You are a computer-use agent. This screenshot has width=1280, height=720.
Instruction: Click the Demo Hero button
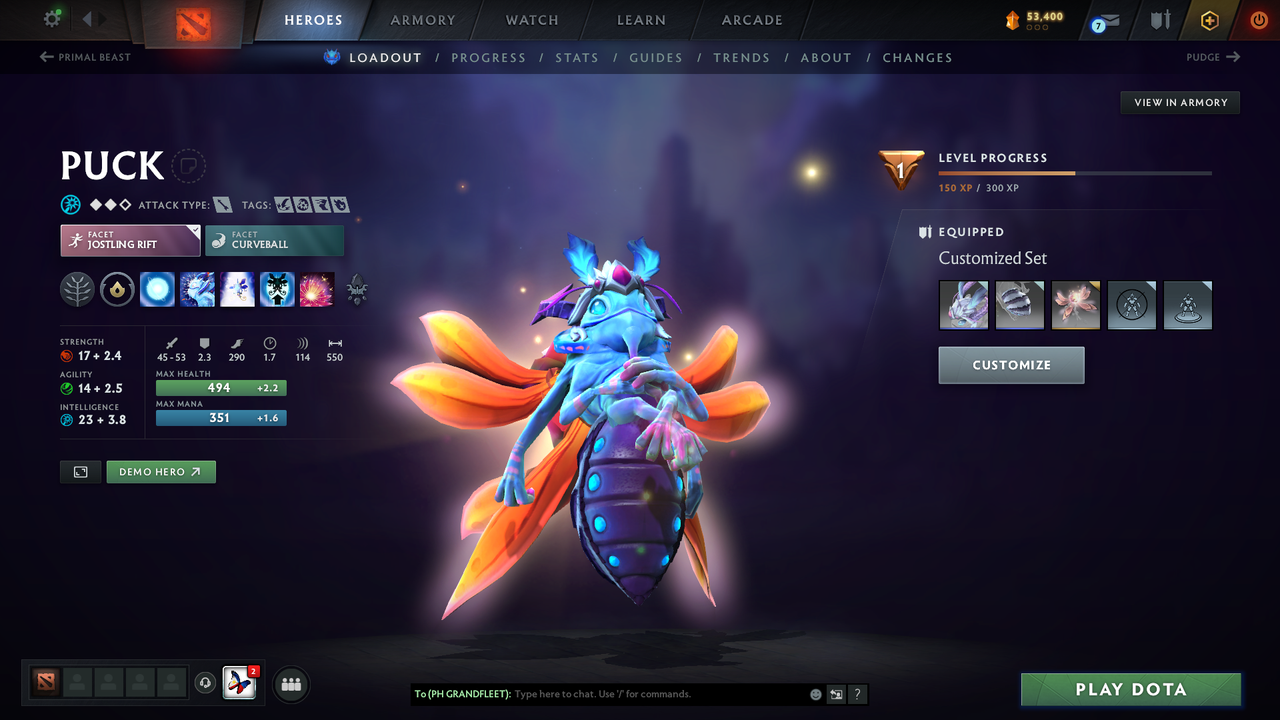160,471
